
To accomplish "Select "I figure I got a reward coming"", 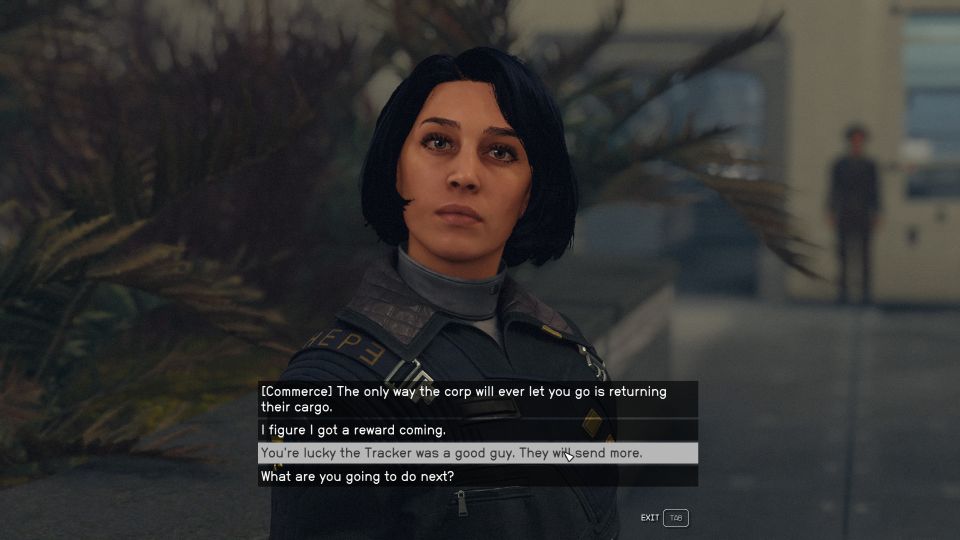I will (353, 431).
